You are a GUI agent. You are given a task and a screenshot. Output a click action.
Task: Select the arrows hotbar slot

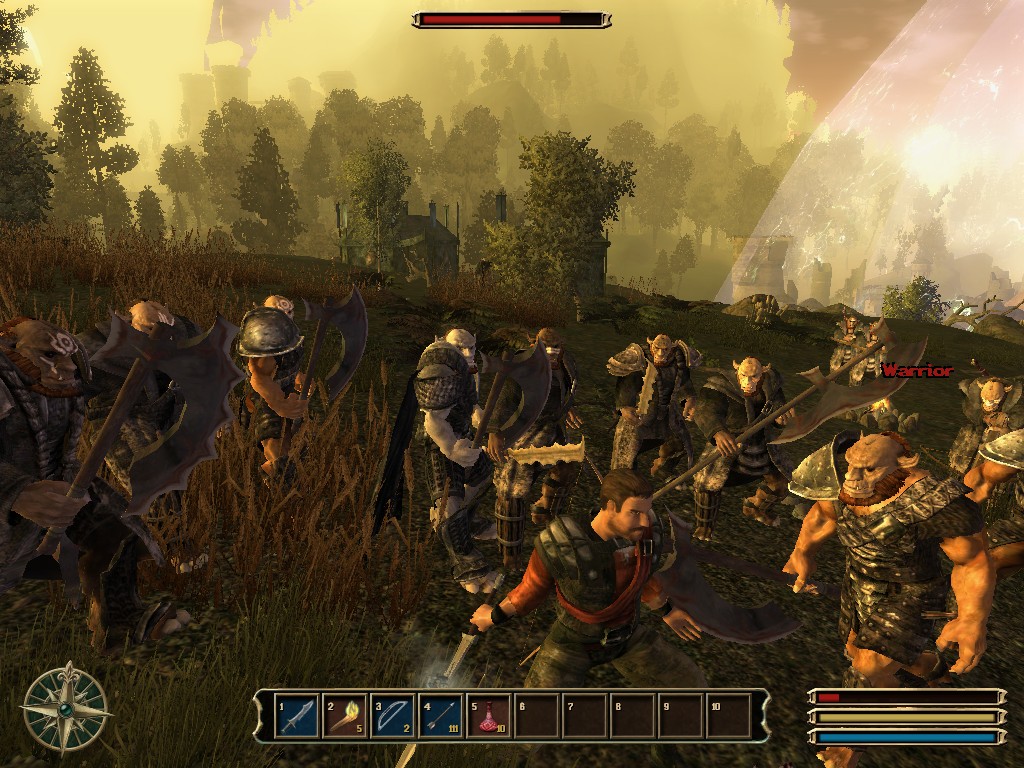coord(441,716)
